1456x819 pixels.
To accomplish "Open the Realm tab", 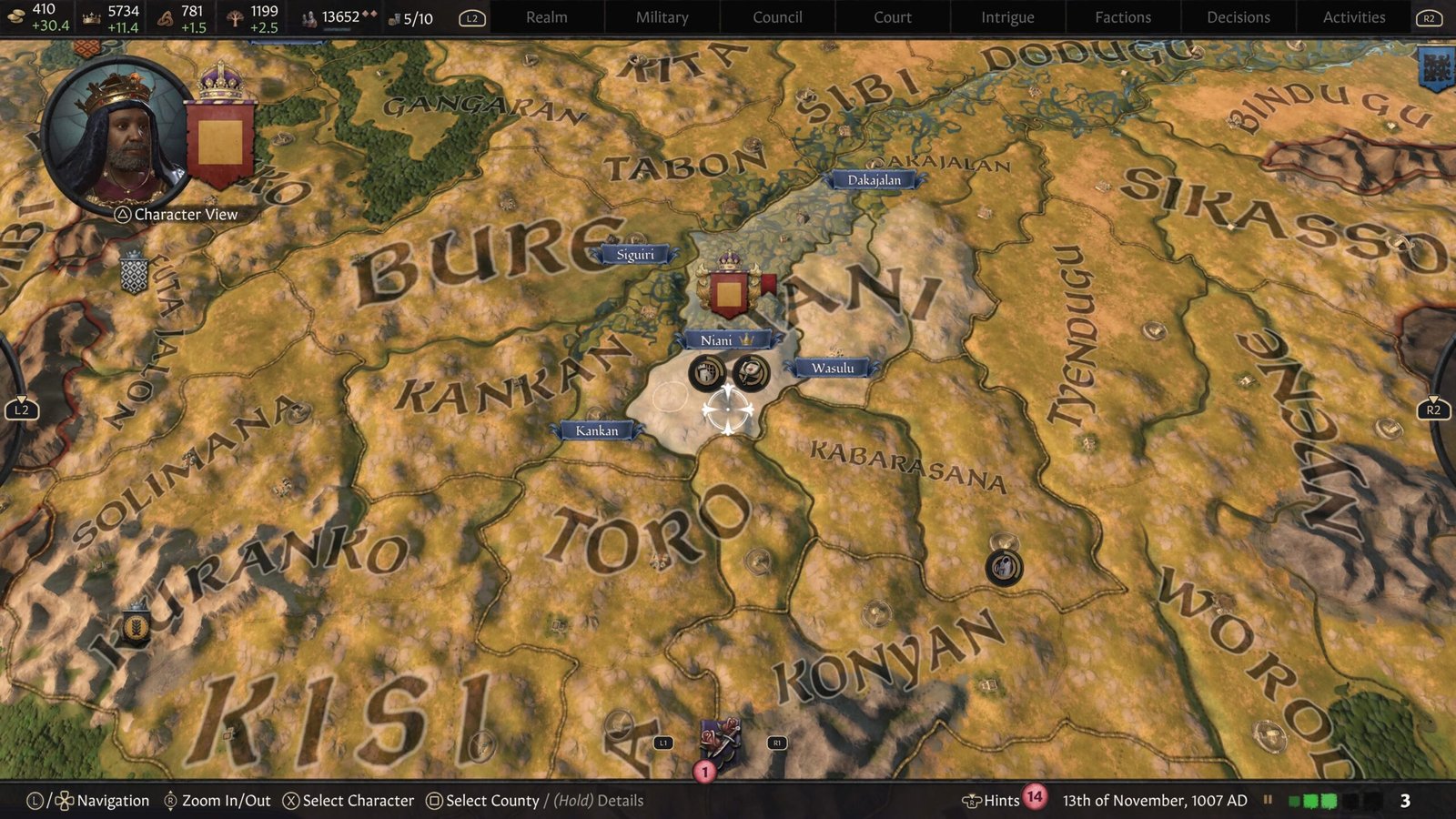I will point(546,17).
